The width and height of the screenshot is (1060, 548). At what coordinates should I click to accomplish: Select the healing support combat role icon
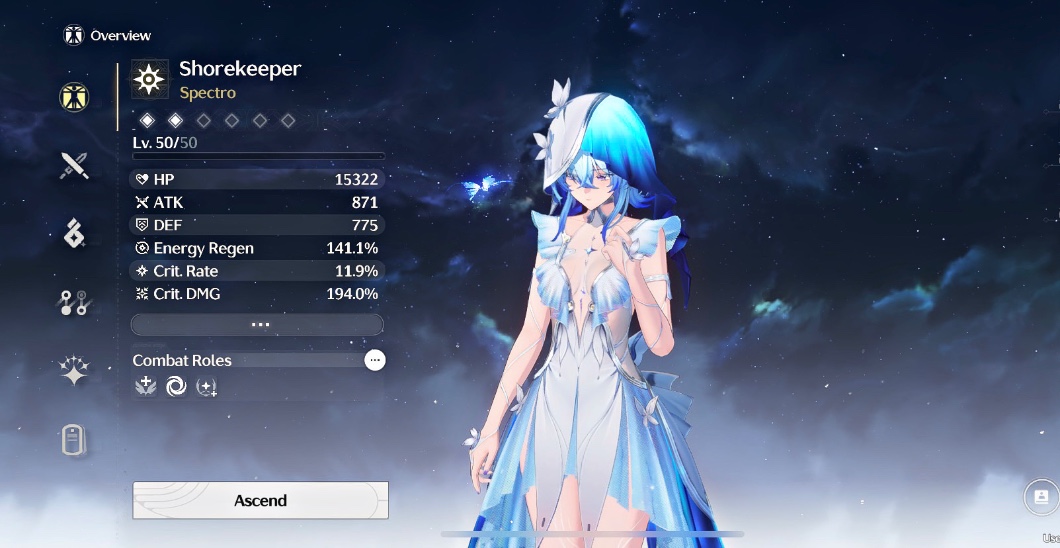click(145, 386)
